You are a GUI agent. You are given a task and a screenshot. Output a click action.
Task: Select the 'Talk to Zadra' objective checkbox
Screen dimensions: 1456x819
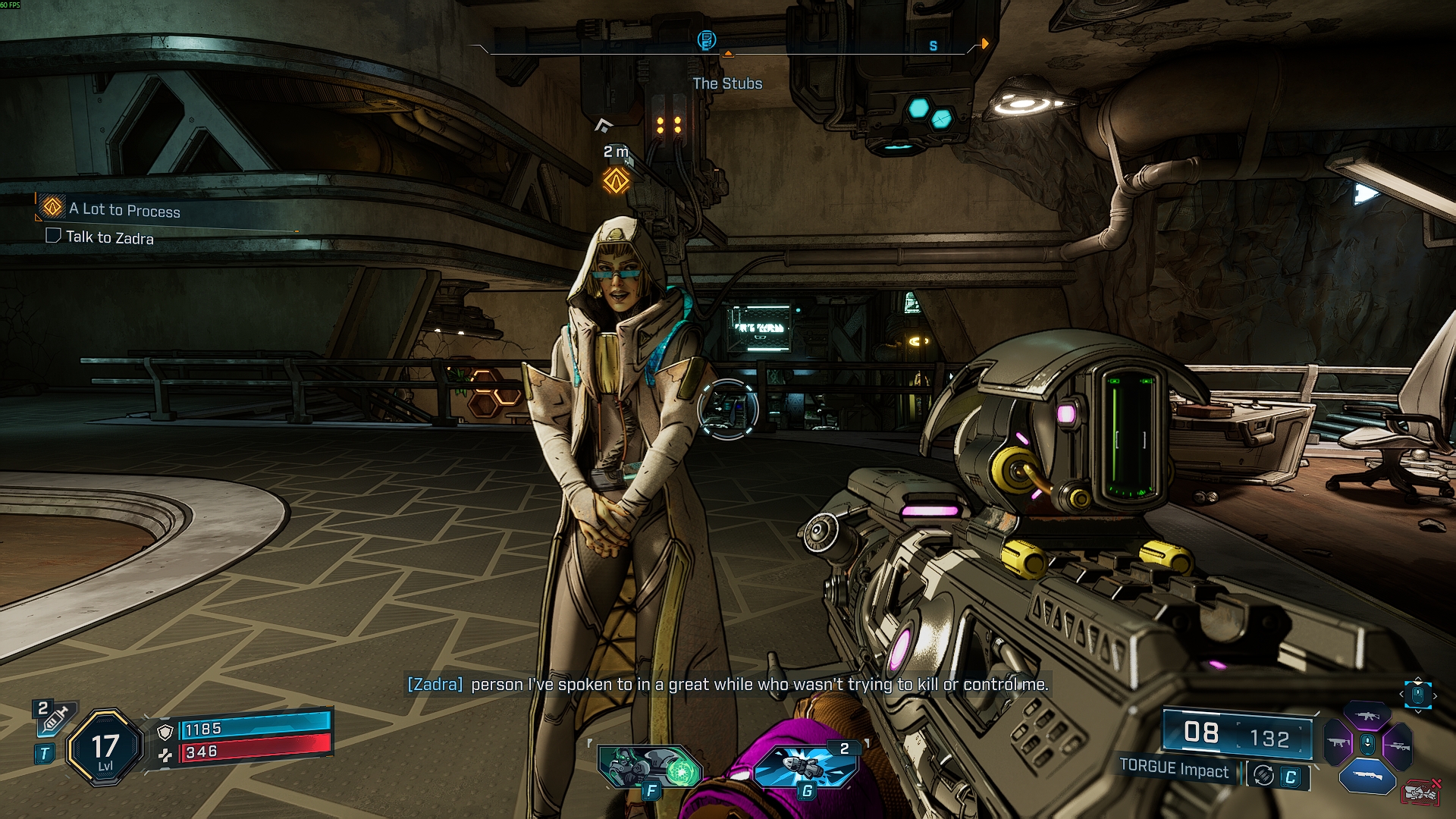point(53,235)
